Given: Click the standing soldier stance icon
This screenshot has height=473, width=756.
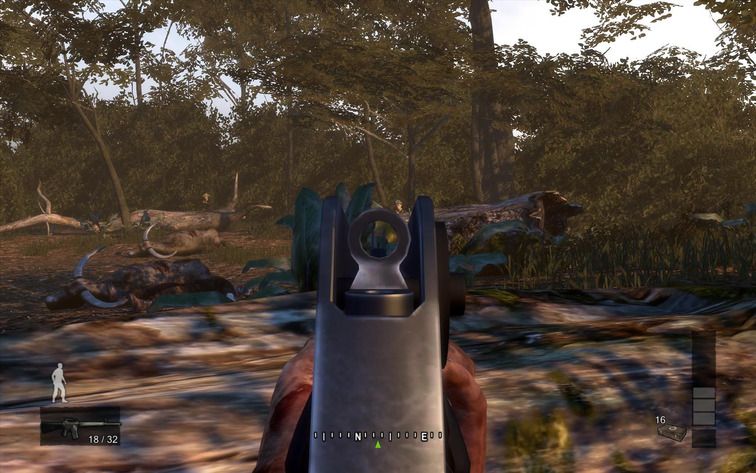Looking at the screenshot, I should coord(59,383).
